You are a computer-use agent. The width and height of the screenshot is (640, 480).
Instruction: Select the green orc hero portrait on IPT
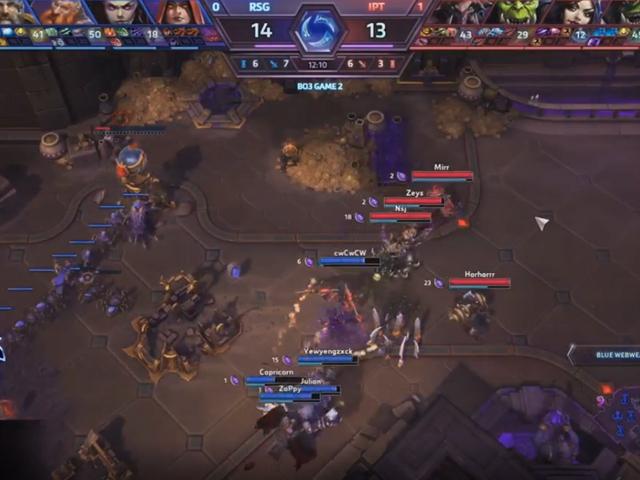(x=517, y=12)
